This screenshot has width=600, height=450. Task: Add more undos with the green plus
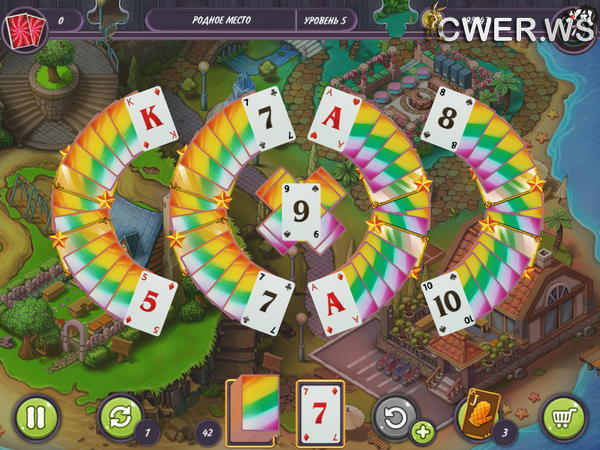pyautogui.click(x=423, y=433)
